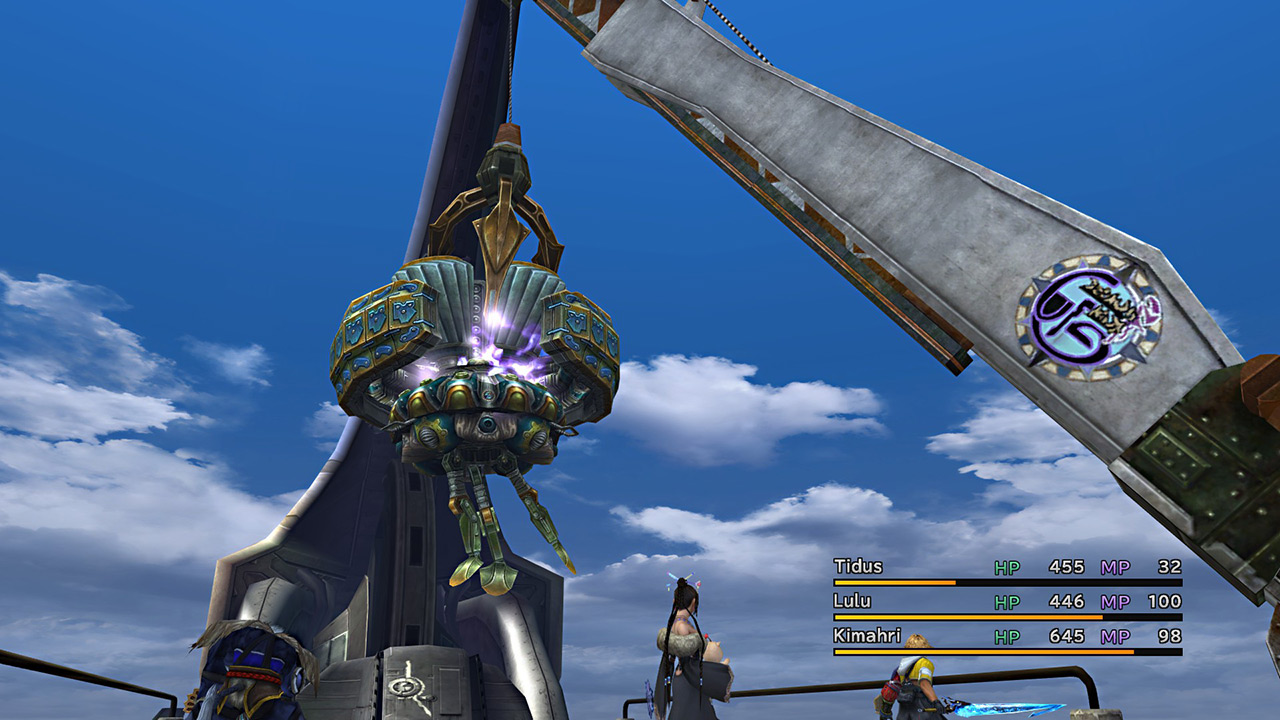Image resolution: width=1280 pixels, height=720 pixels.
Task: Pick Kimahri from the party status list
Action: pyautogui.click(x=867, y=636)
